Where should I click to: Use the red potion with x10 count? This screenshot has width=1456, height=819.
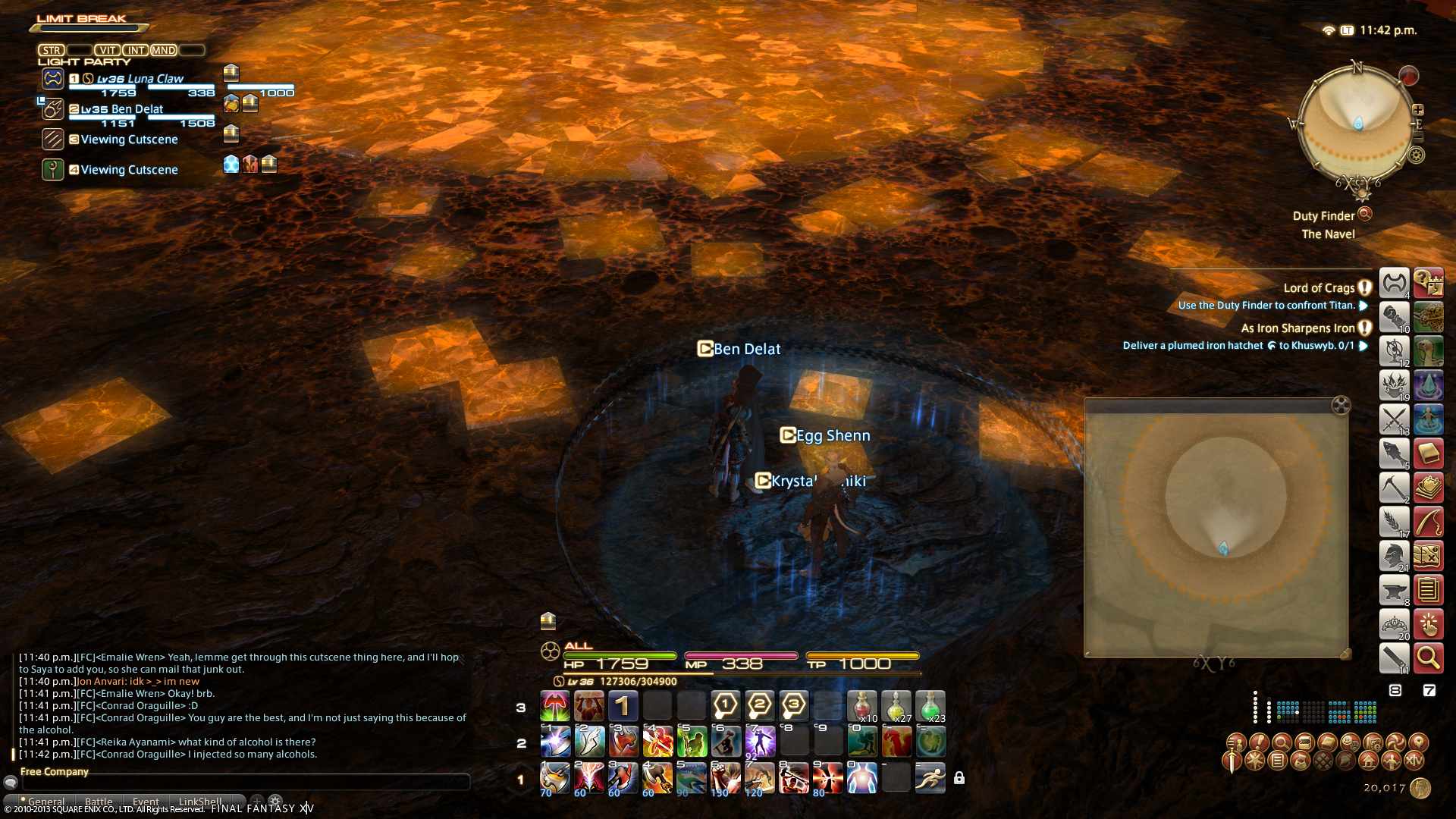861,706
